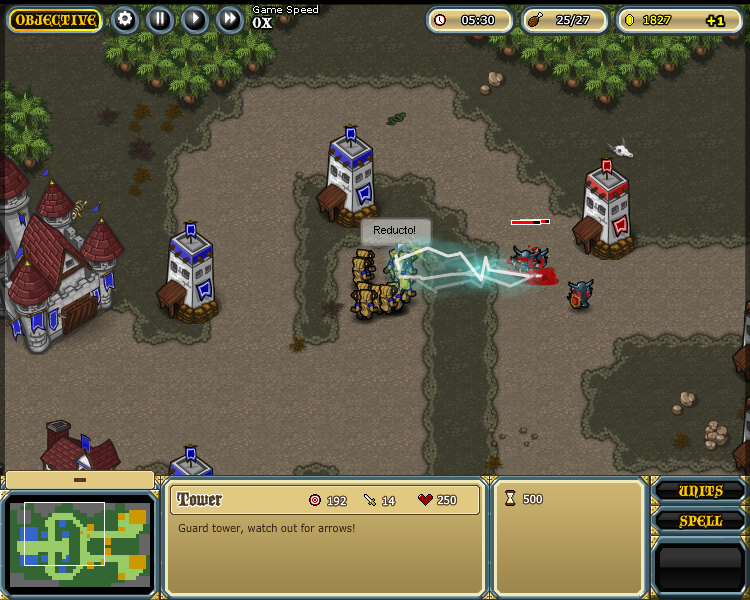This screenshot has width=750, height=600.
Task: Switch to the Units tab
Action: (x=700, y=491)
